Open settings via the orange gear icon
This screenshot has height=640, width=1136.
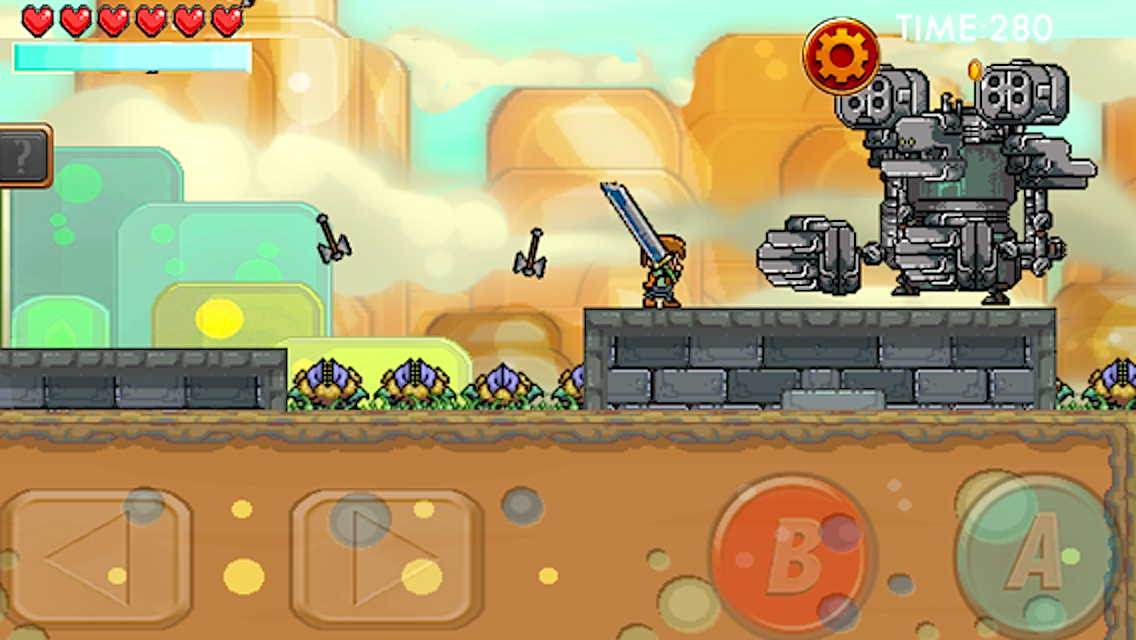[x=841, y=55]
